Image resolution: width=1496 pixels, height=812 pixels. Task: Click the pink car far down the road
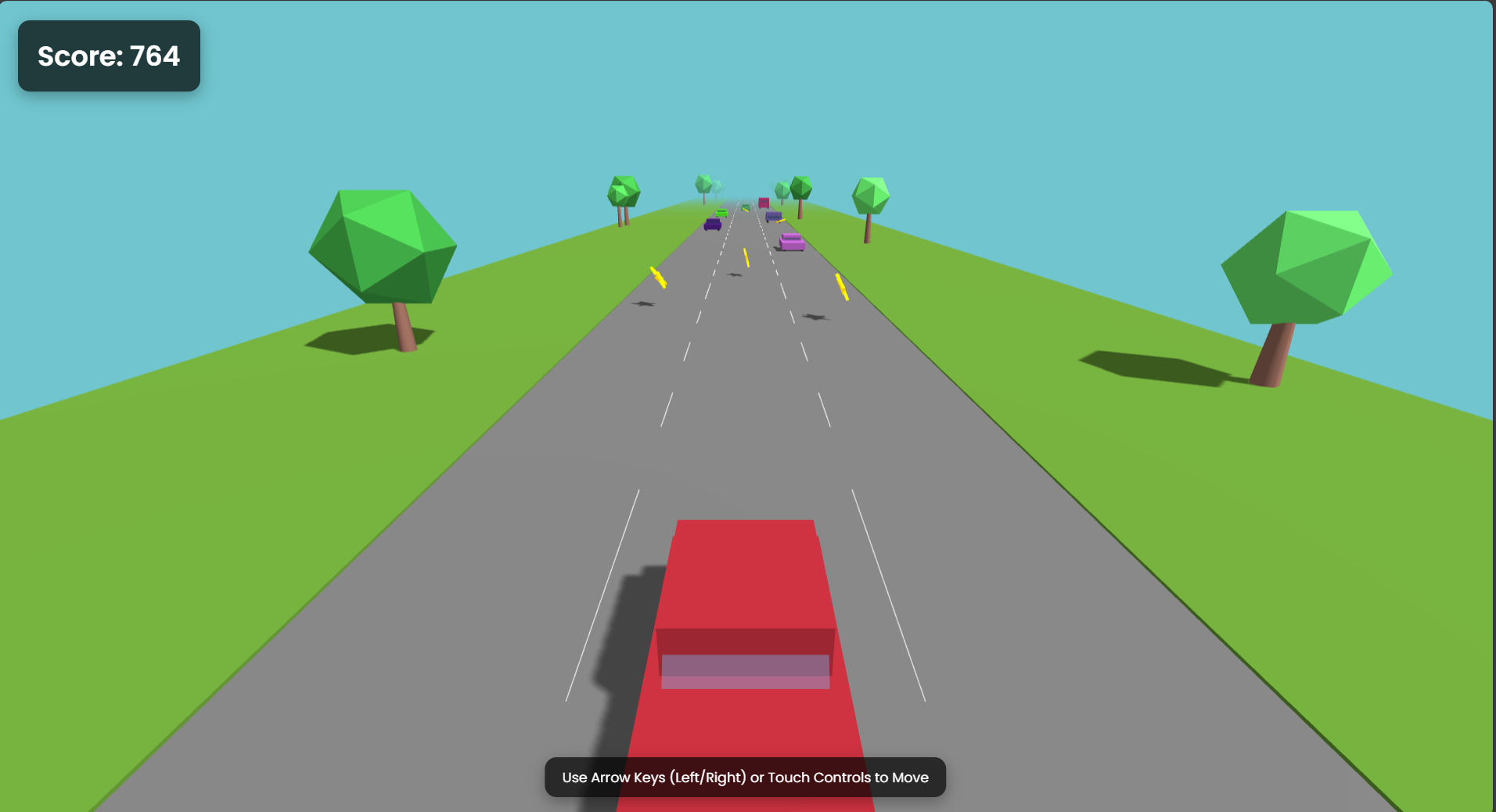point(764,203)
